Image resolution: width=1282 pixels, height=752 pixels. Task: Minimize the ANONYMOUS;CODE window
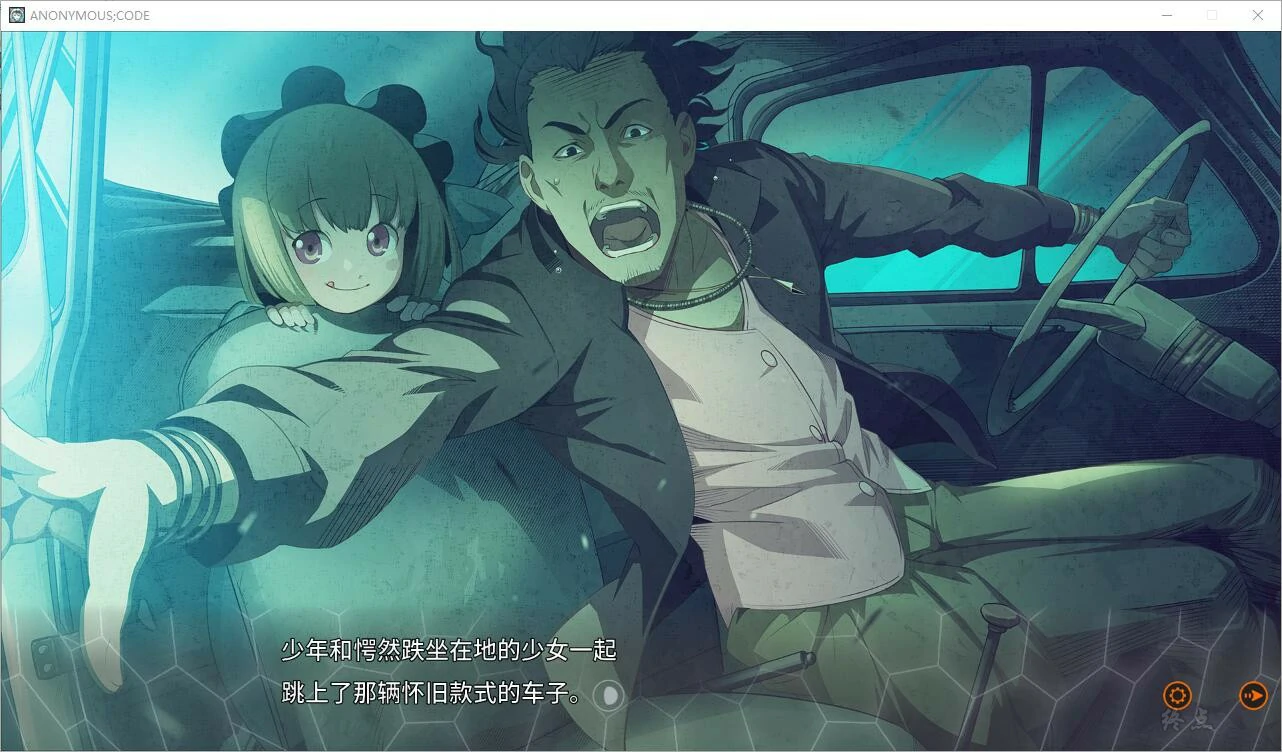click(x=1166, y=15)
